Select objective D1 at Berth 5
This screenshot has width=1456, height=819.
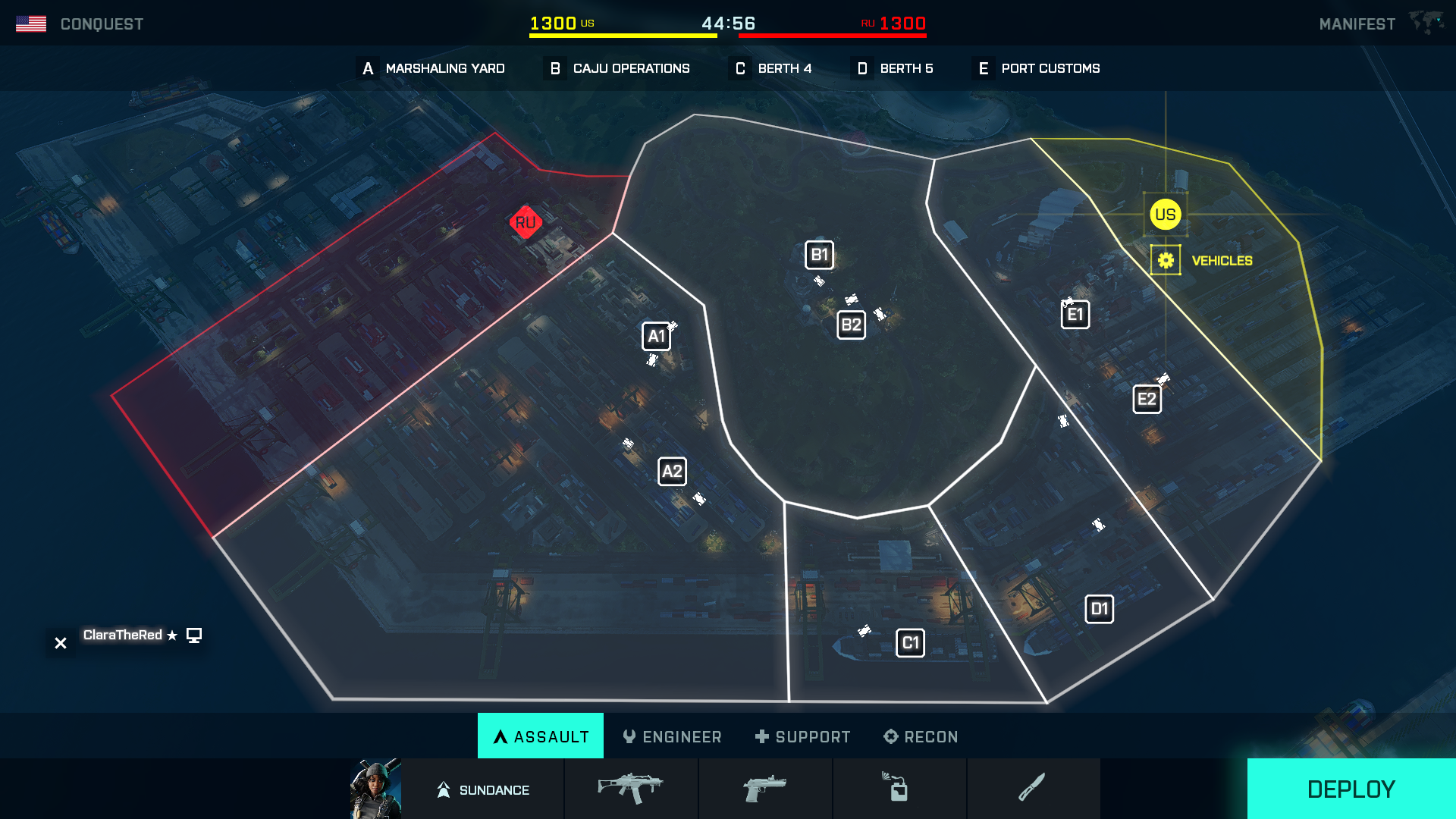1099,609
